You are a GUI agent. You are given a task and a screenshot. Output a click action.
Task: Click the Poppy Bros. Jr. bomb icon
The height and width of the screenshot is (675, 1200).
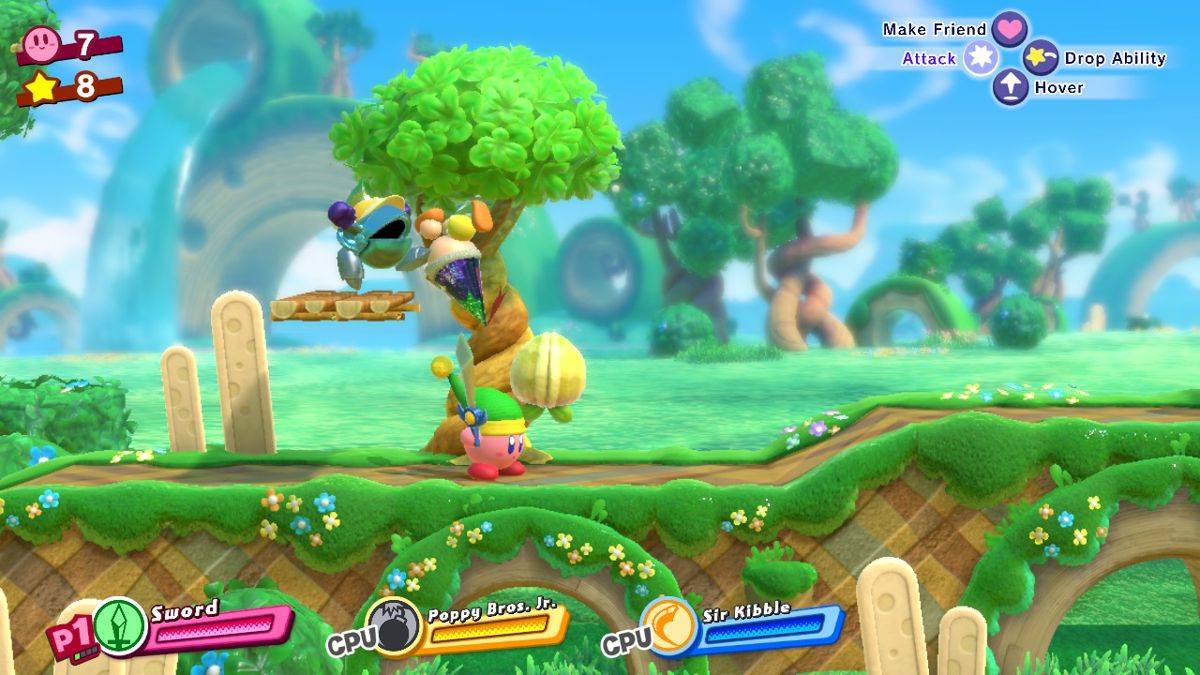(x=394, y=626)
